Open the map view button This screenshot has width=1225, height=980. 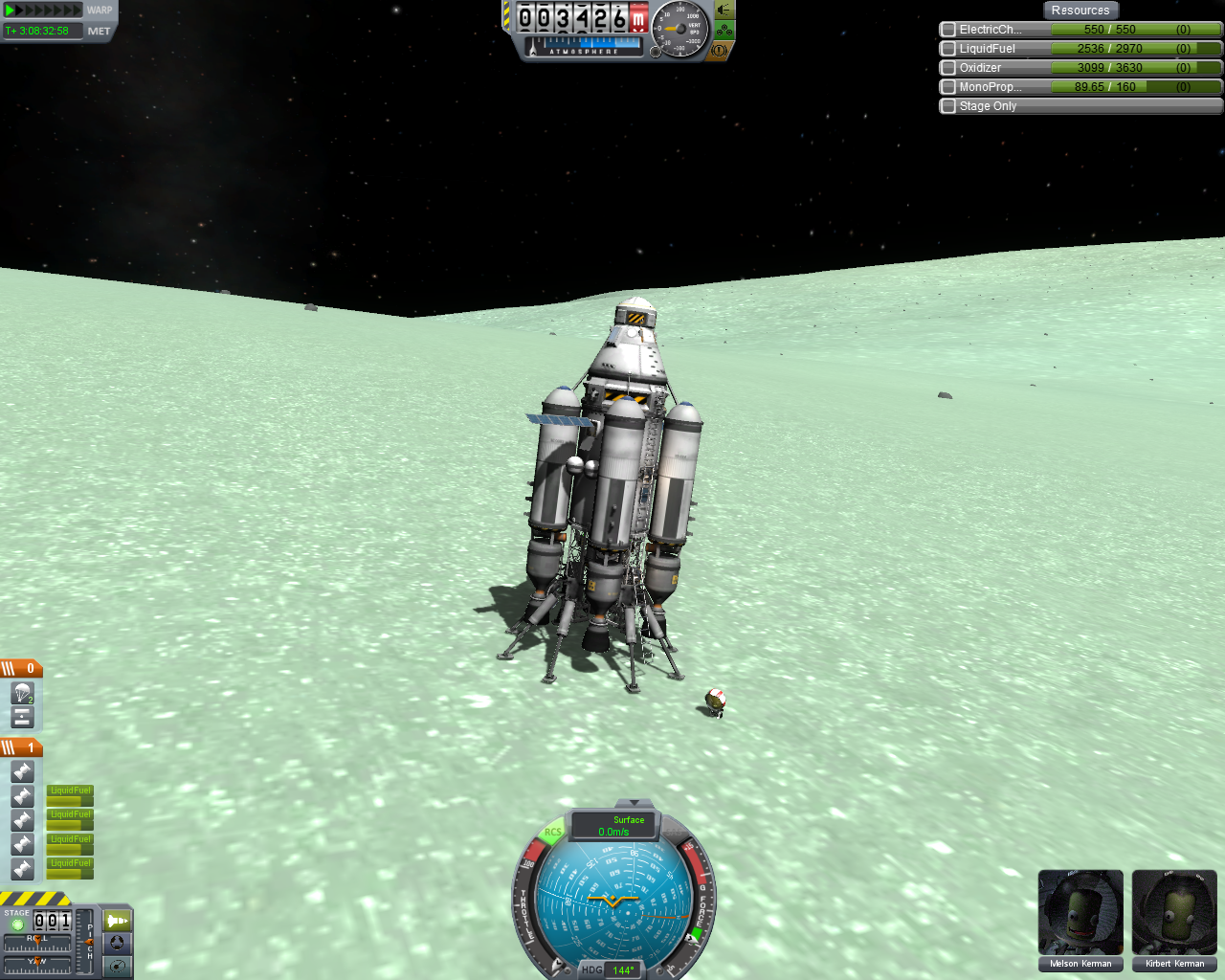(x=117, y=966)
